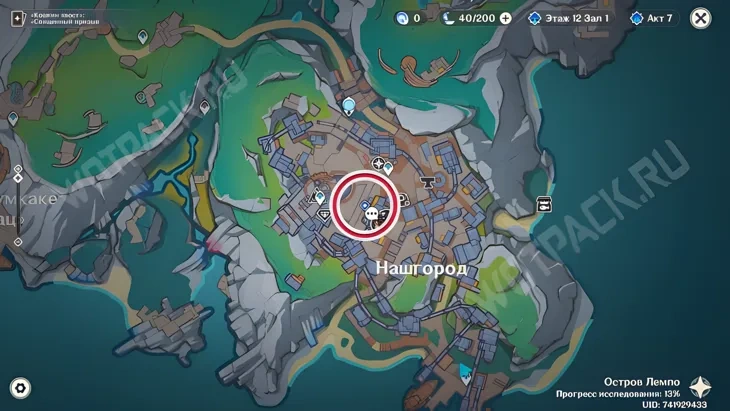The height and width of the screenshot is (411, 730).
Task: Open the map settings gear
Action: [x=19, y=388]
